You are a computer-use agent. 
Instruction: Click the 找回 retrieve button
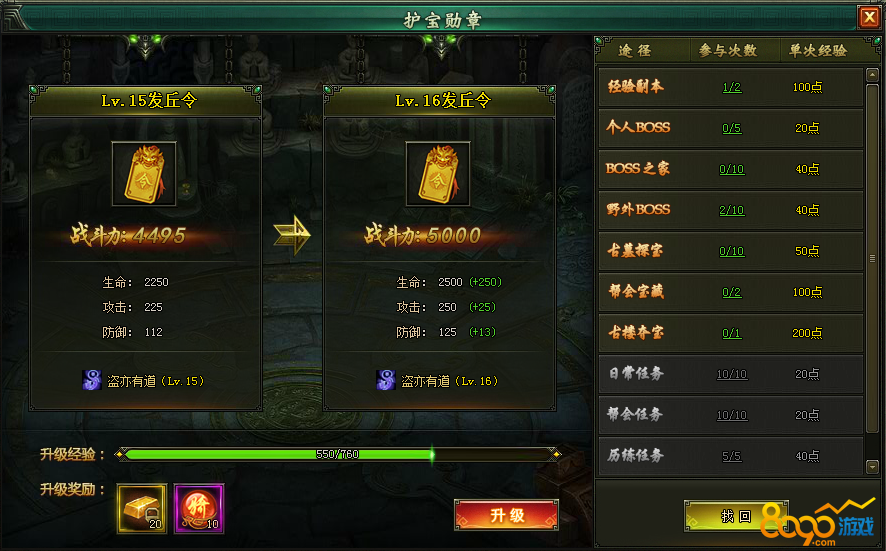(x=736, y=516)
